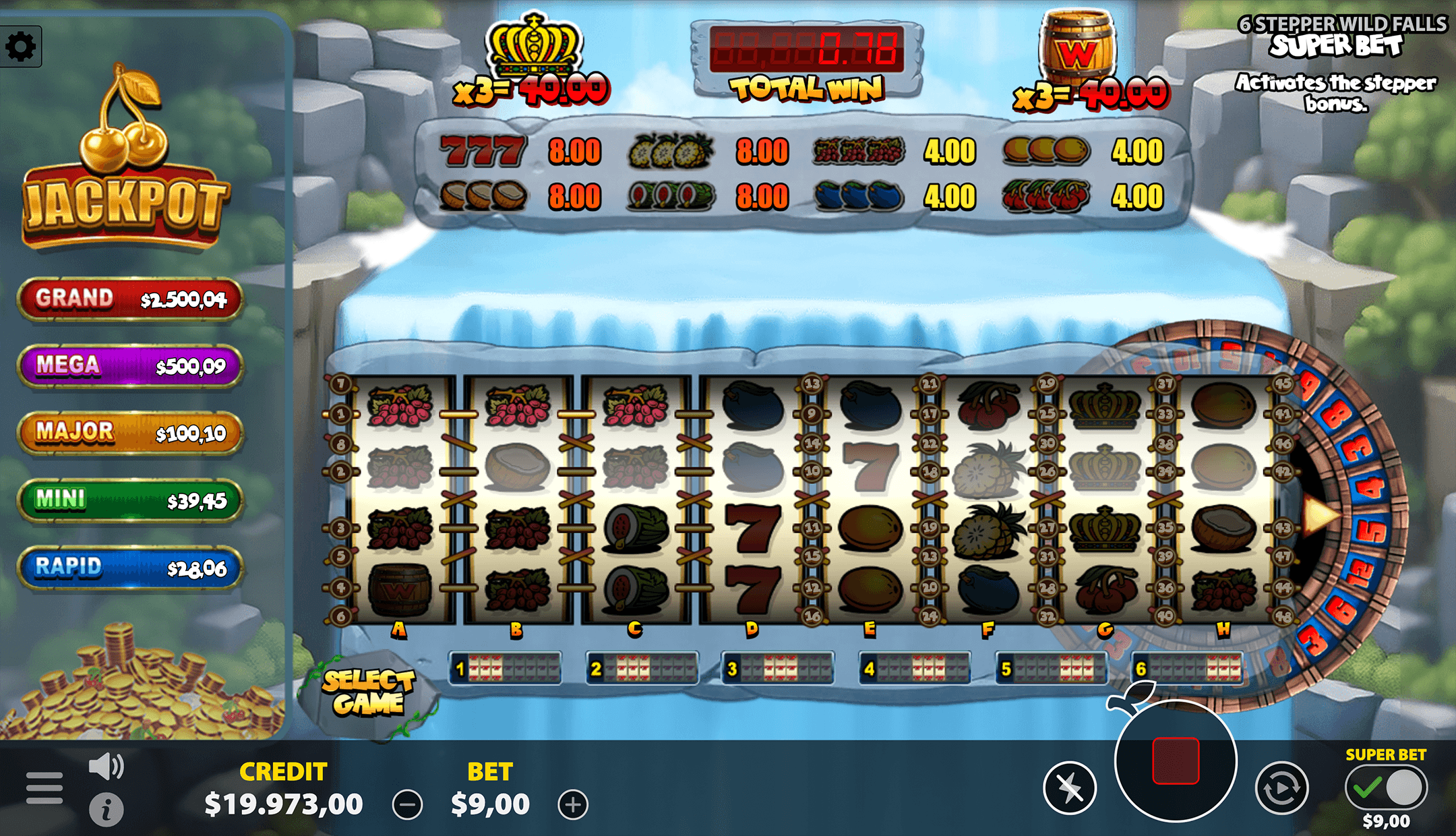1456x836 pixels.
Task: Toggle the sound speaker icon
Action: point(106,767)
